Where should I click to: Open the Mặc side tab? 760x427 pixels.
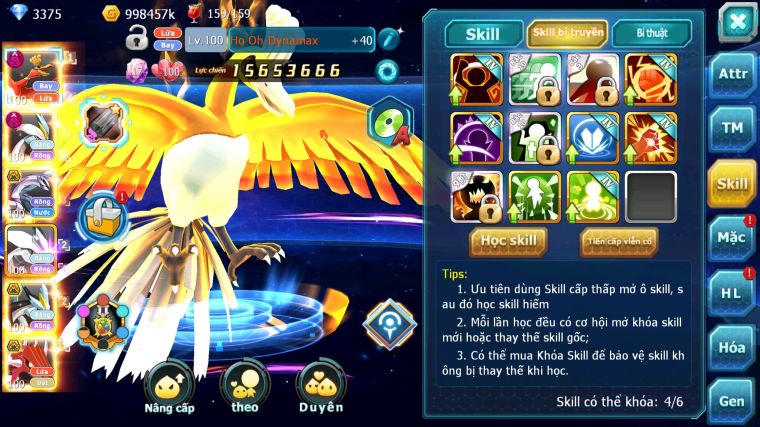click(x=732, y=238)
